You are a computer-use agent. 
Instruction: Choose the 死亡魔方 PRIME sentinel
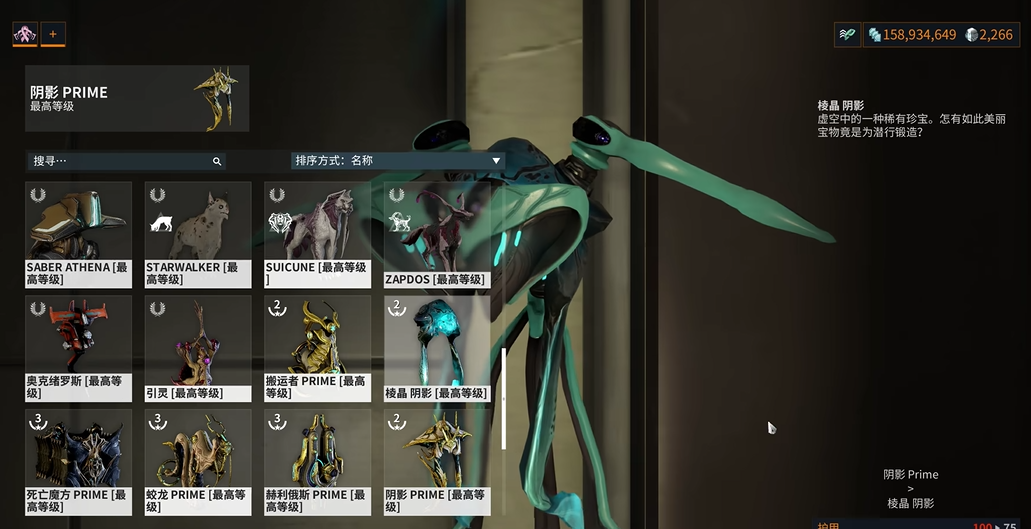pos(78,461)
